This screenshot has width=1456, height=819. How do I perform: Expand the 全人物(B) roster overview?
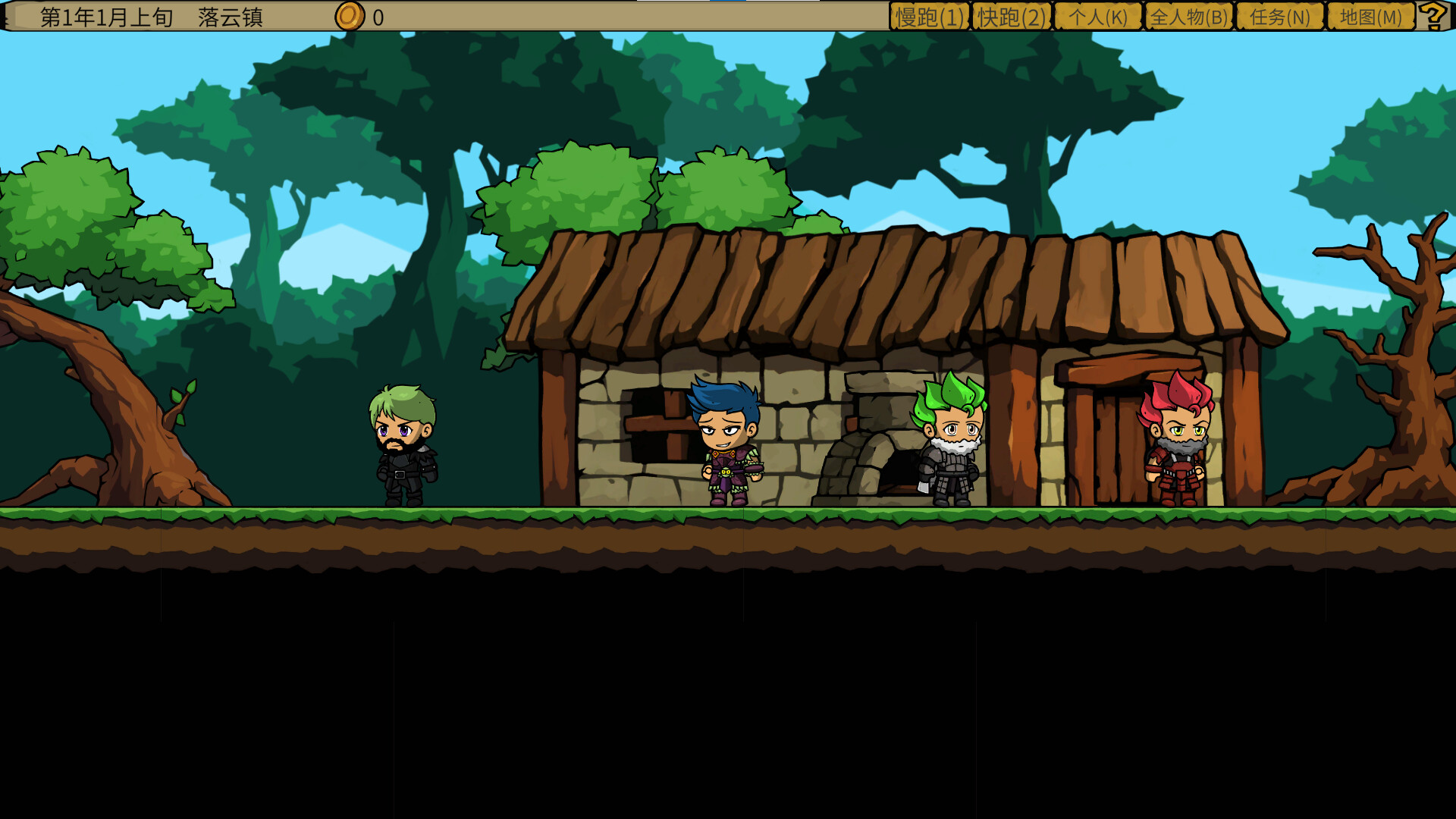[1188, 15]
